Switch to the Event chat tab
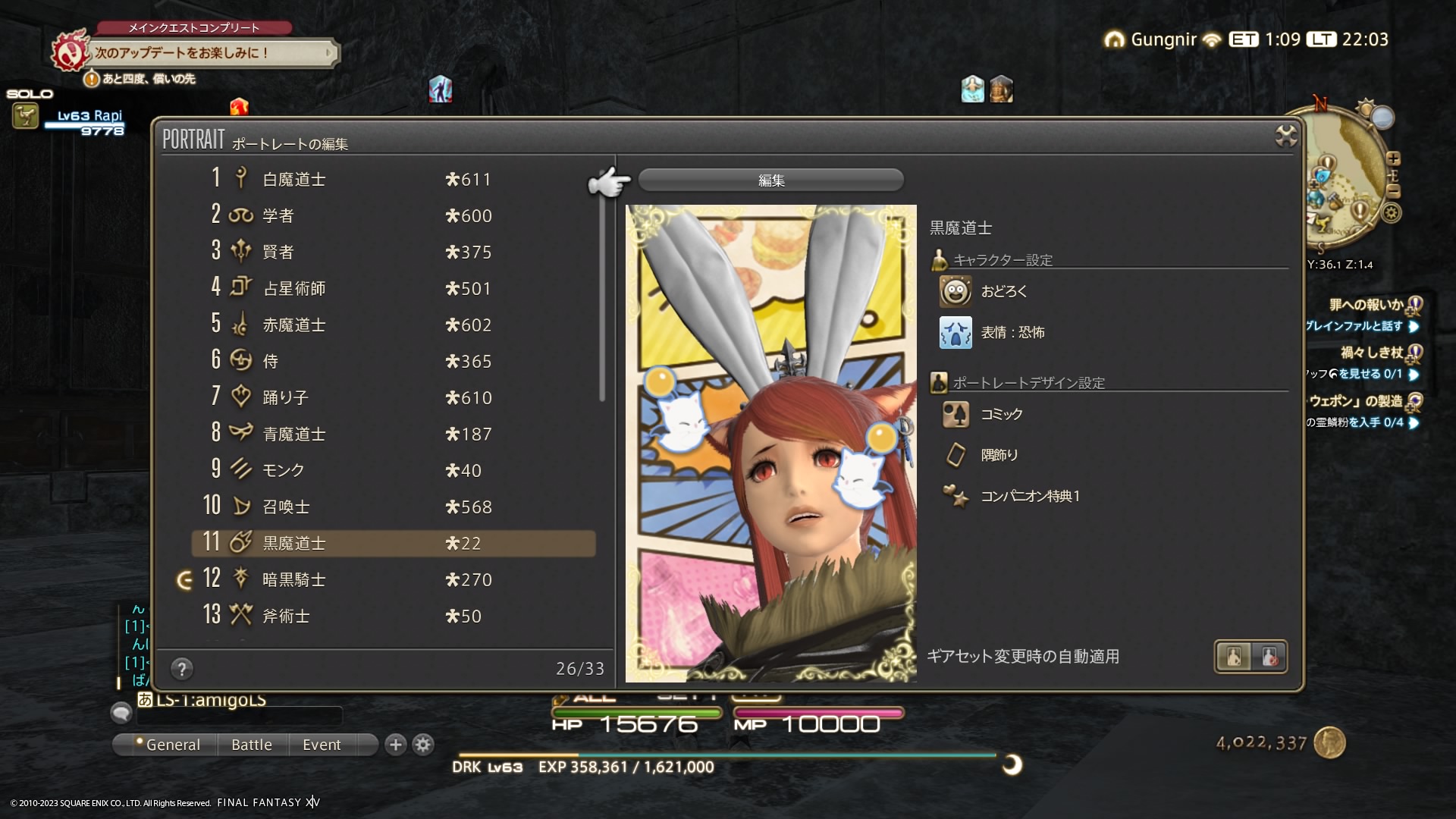Screen dimensions: 1456x819 (x=322, y=745)
